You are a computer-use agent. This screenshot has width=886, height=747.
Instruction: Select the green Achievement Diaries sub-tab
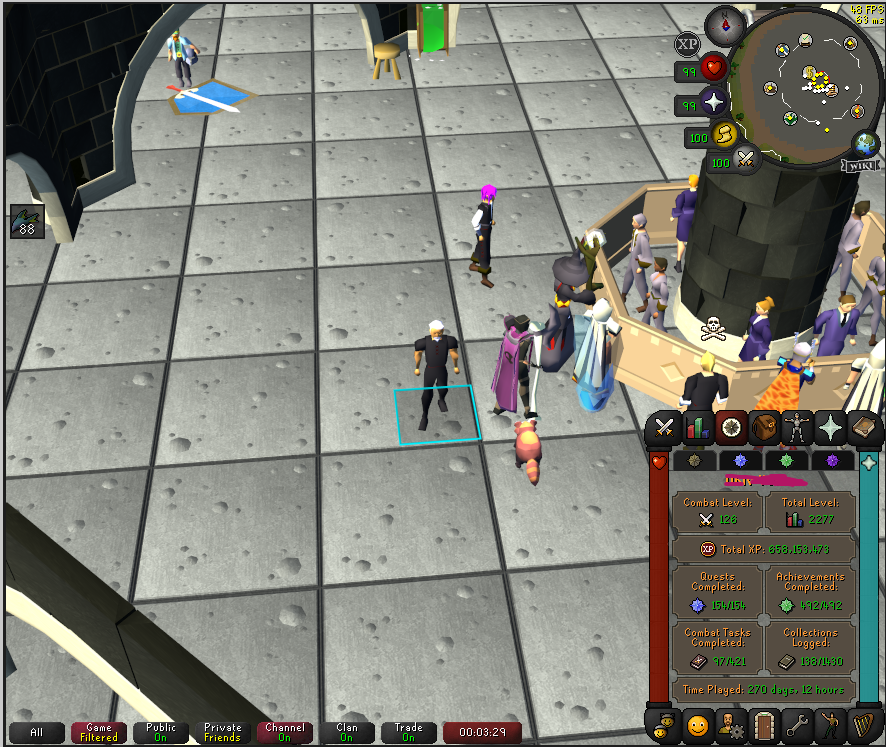[787, 461]
